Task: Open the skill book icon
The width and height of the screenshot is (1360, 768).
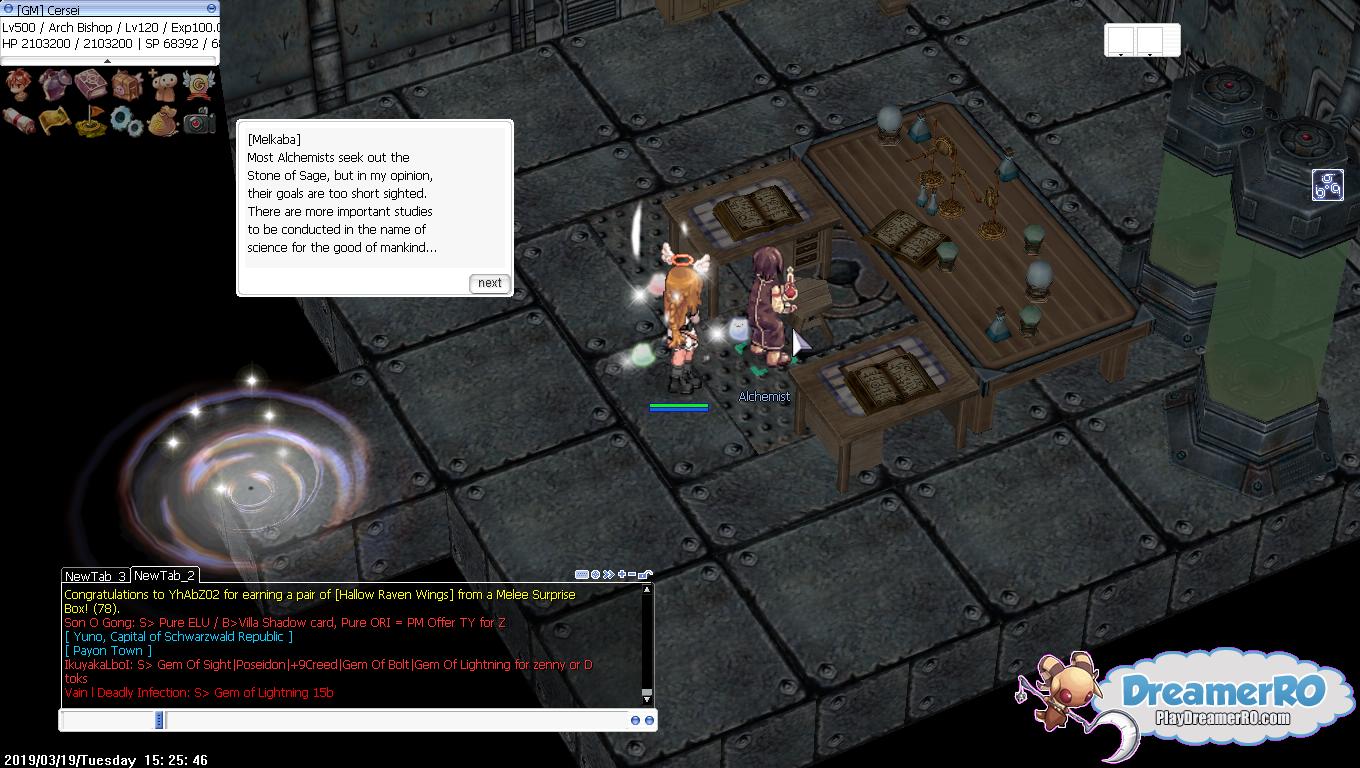Action: click(x=90, y=86)
